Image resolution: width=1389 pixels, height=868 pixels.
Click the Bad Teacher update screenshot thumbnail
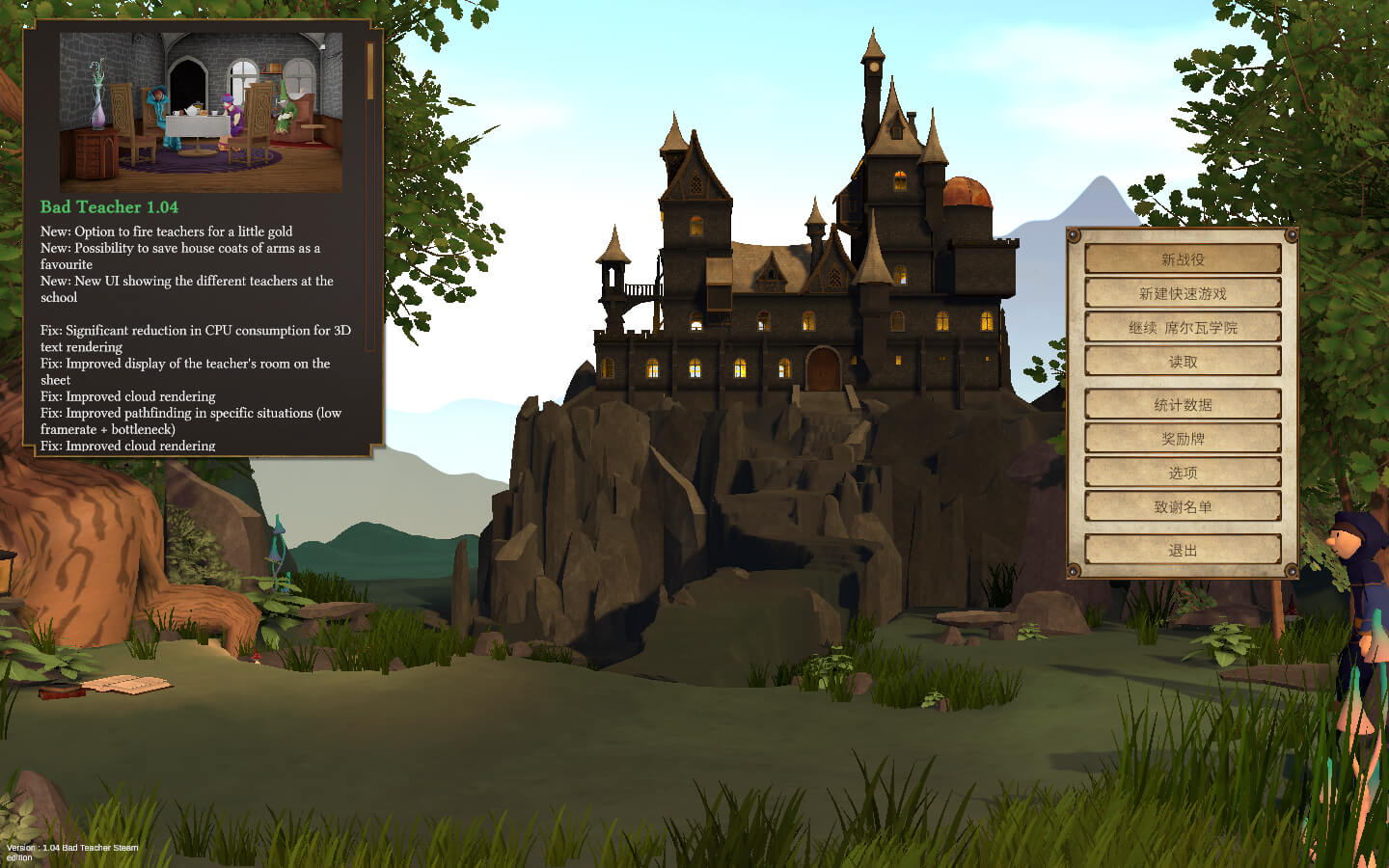(x=201, y=112)
